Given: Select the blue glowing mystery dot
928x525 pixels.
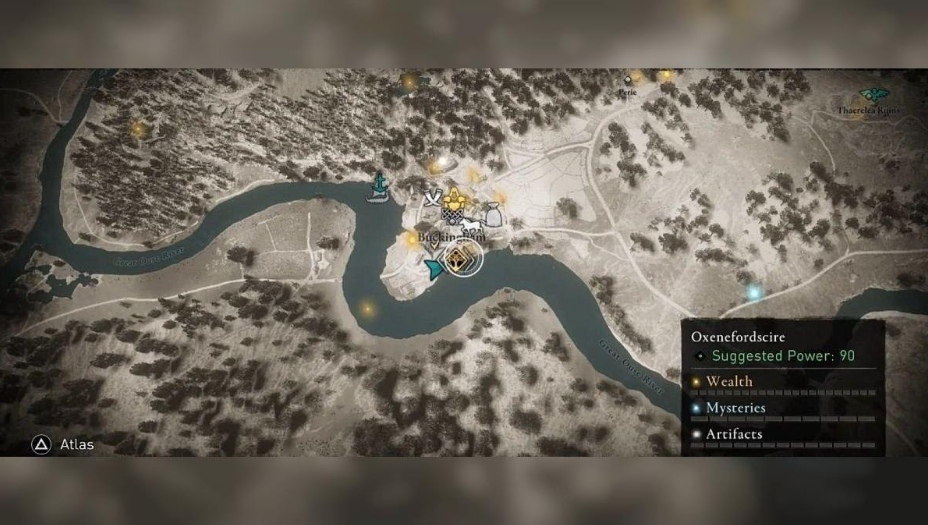Looking at the screenshot, I should [x=755, y=292].
